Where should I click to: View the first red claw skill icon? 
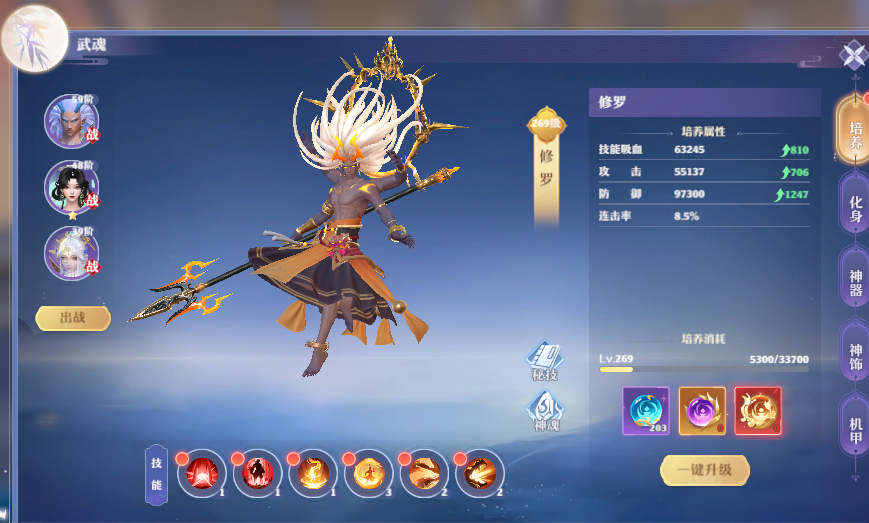[202, 473]
